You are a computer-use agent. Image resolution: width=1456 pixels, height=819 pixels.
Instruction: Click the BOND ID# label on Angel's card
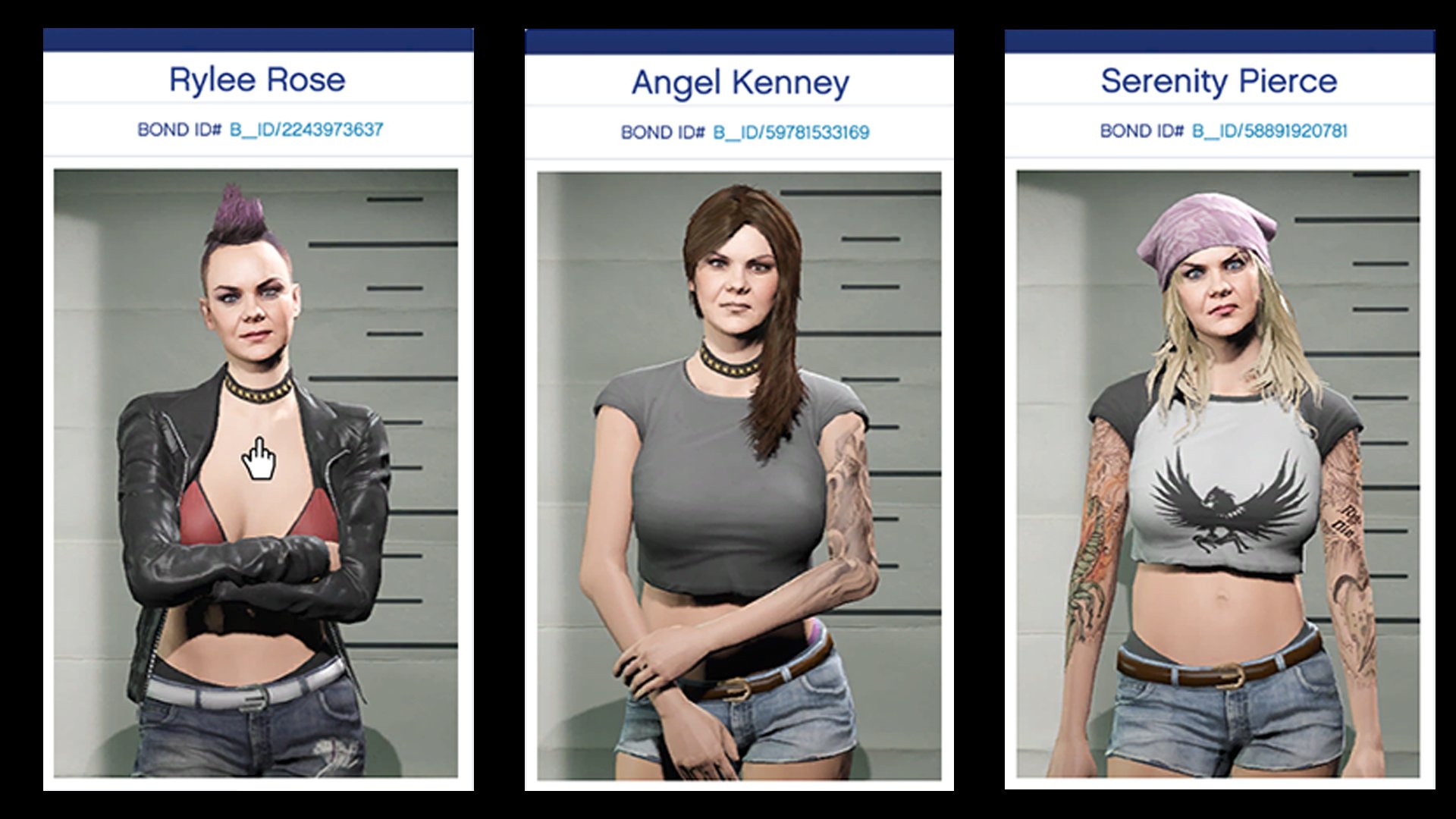(663, 132)
